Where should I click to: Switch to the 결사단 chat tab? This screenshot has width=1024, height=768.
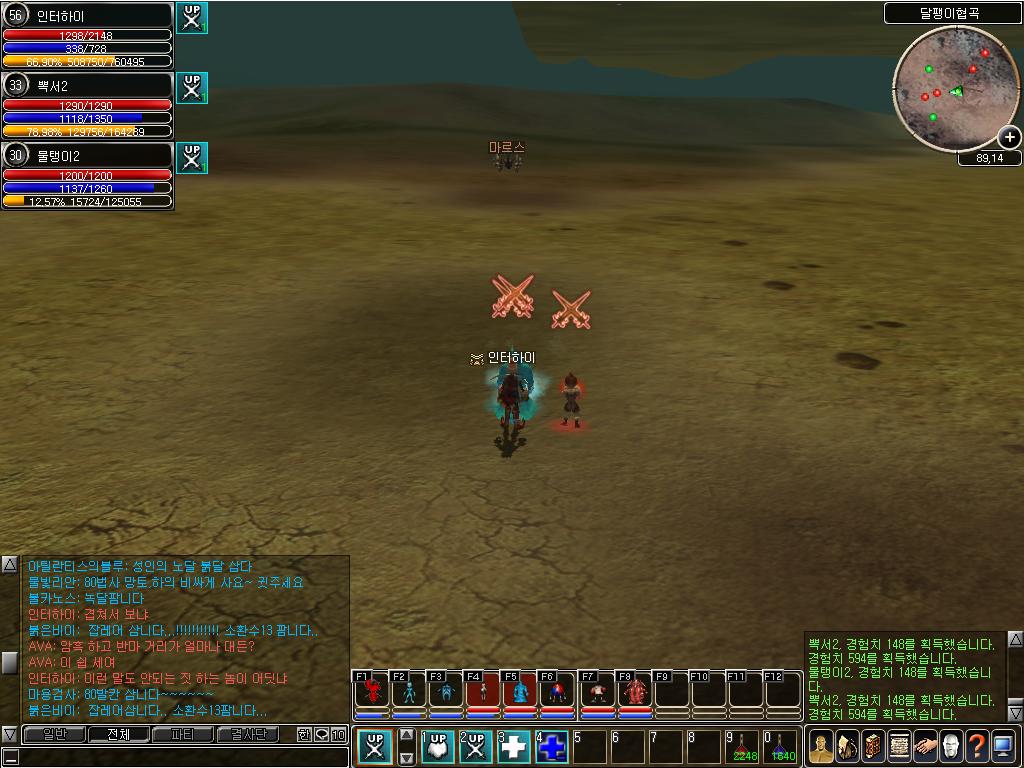coord(247,735)
